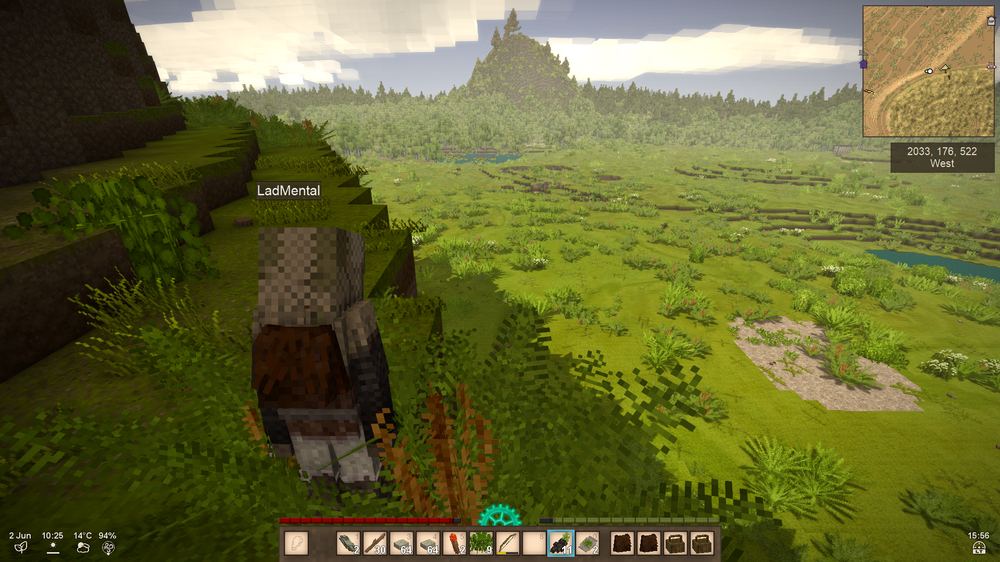Select the torch hotbar slot

click(x=455, y=543)
